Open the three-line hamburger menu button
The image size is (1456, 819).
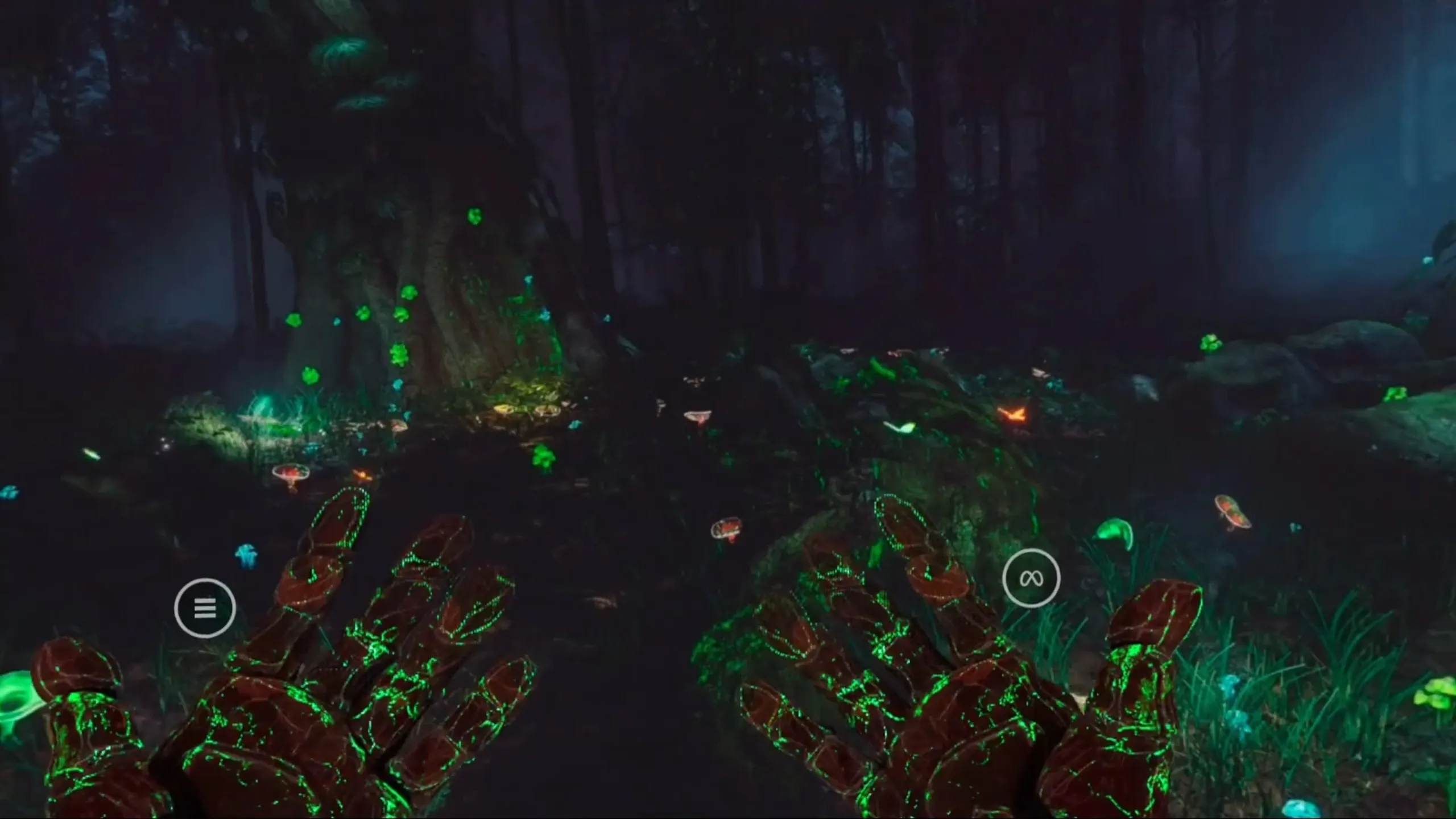coord(205,608)
